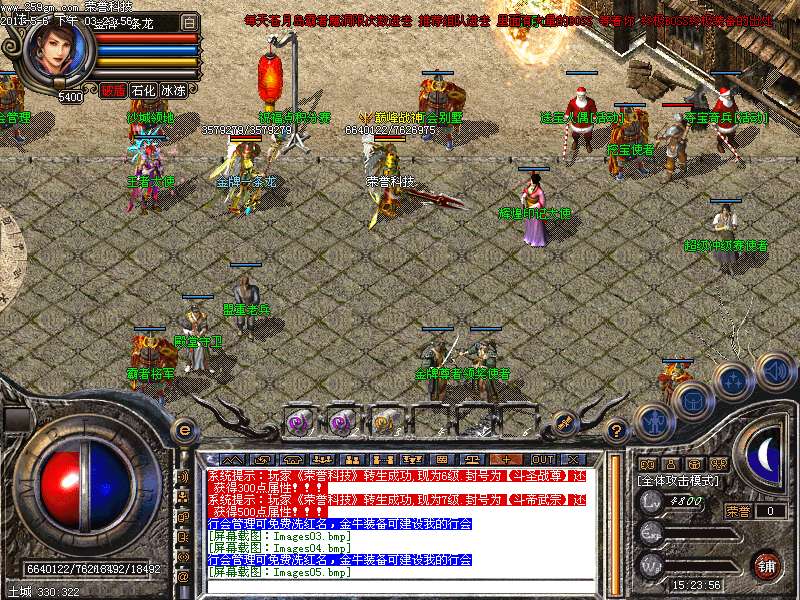Use the golden scroll in belt
This screenshot has height=600, width=800.
(x=384, y=422)
